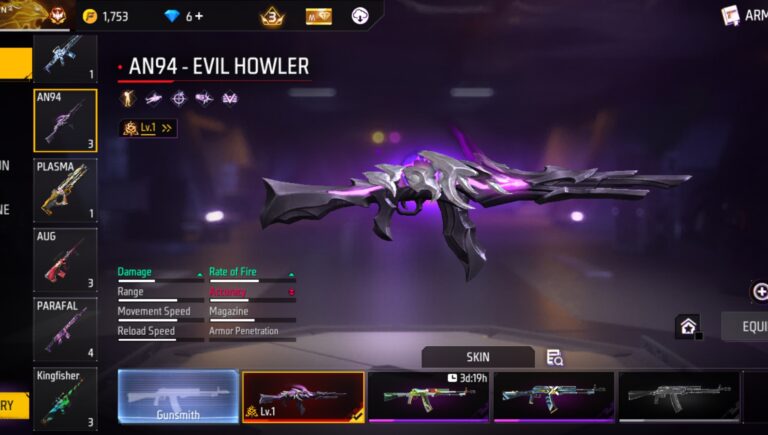The image size is (768, 435).
Task: Pick the PARAFAL weapon entry
Action: (65, 329)
